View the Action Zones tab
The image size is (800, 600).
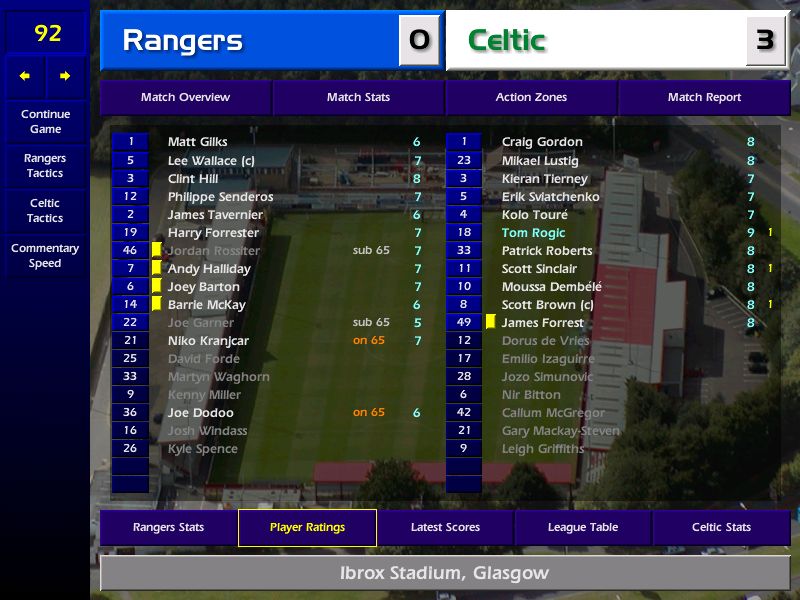click(531, 98)
